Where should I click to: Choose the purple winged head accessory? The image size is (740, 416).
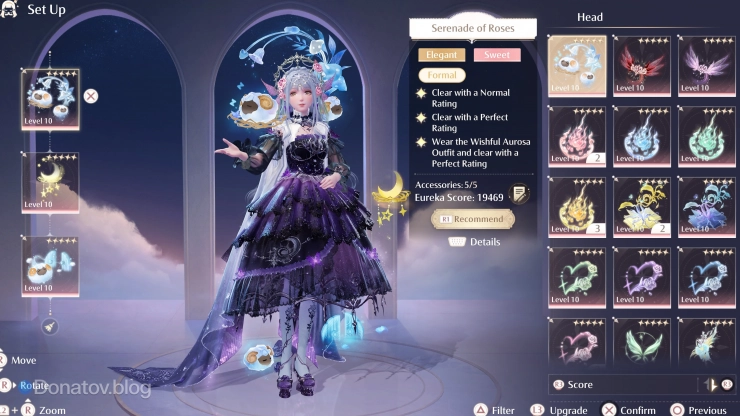coord(706,65)
